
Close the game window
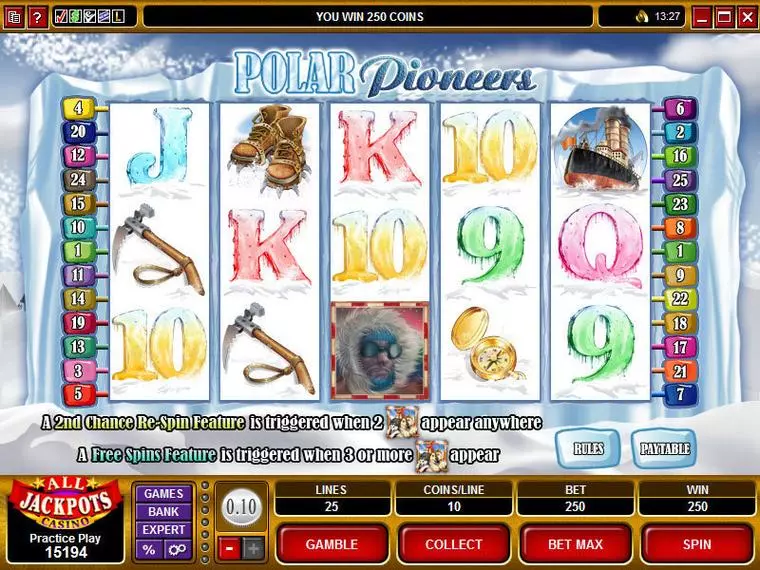(746, 16)
